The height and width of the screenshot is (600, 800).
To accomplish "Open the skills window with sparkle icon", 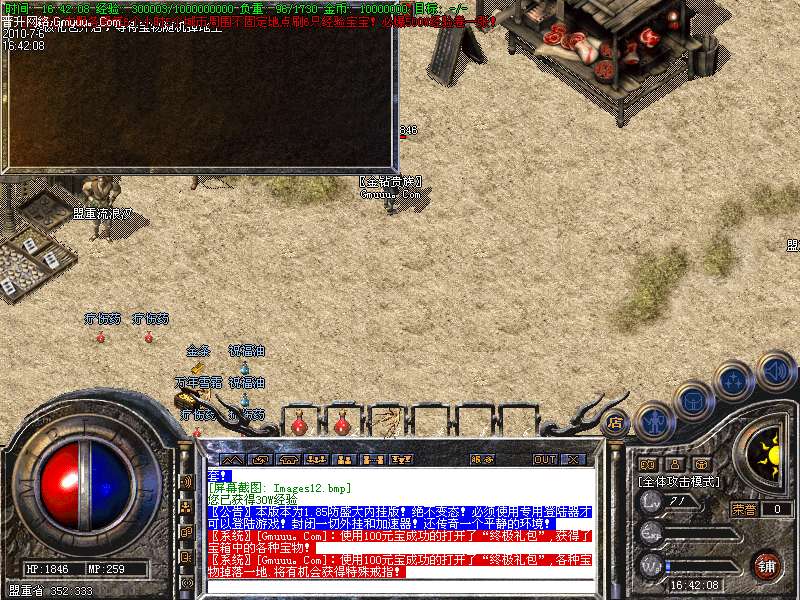I will tap(734, 381).
